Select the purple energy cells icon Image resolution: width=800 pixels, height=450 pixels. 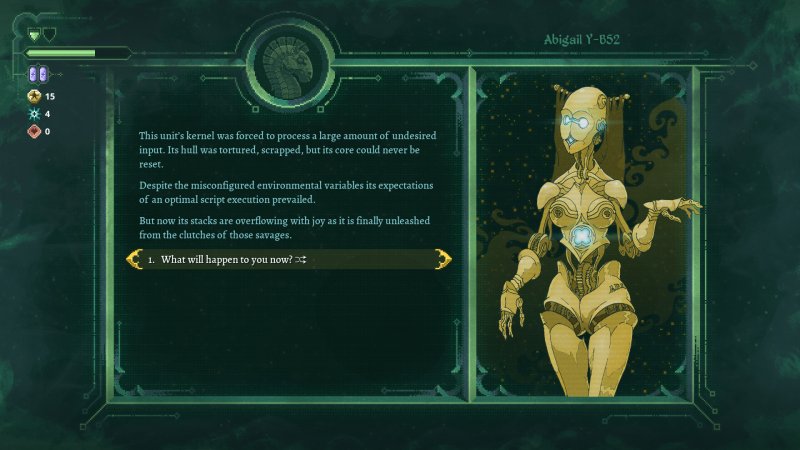(x=37, y=74)
